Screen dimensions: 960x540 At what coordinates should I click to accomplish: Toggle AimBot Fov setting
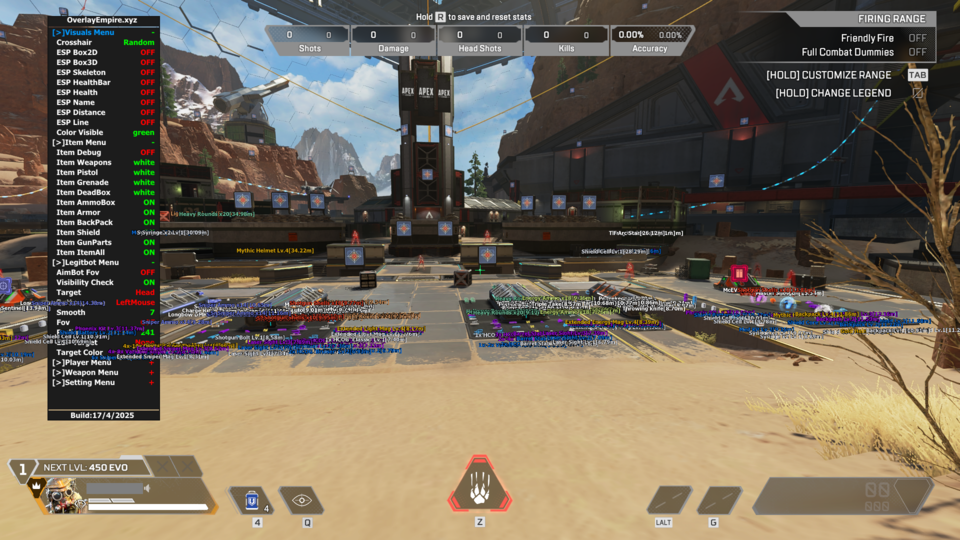click(147, 272)
